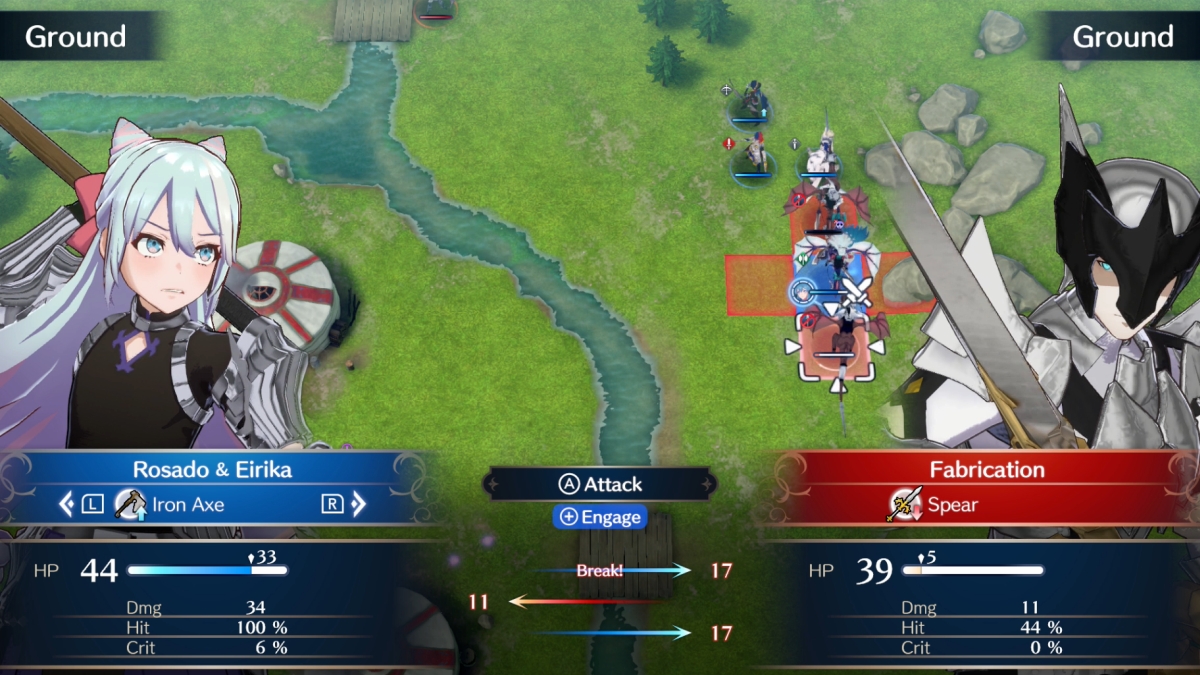Open the Rosado & Eirika name banner
Image resolution: width=1200 pixels, height=675 pixels.
click(x=212, y=469)
